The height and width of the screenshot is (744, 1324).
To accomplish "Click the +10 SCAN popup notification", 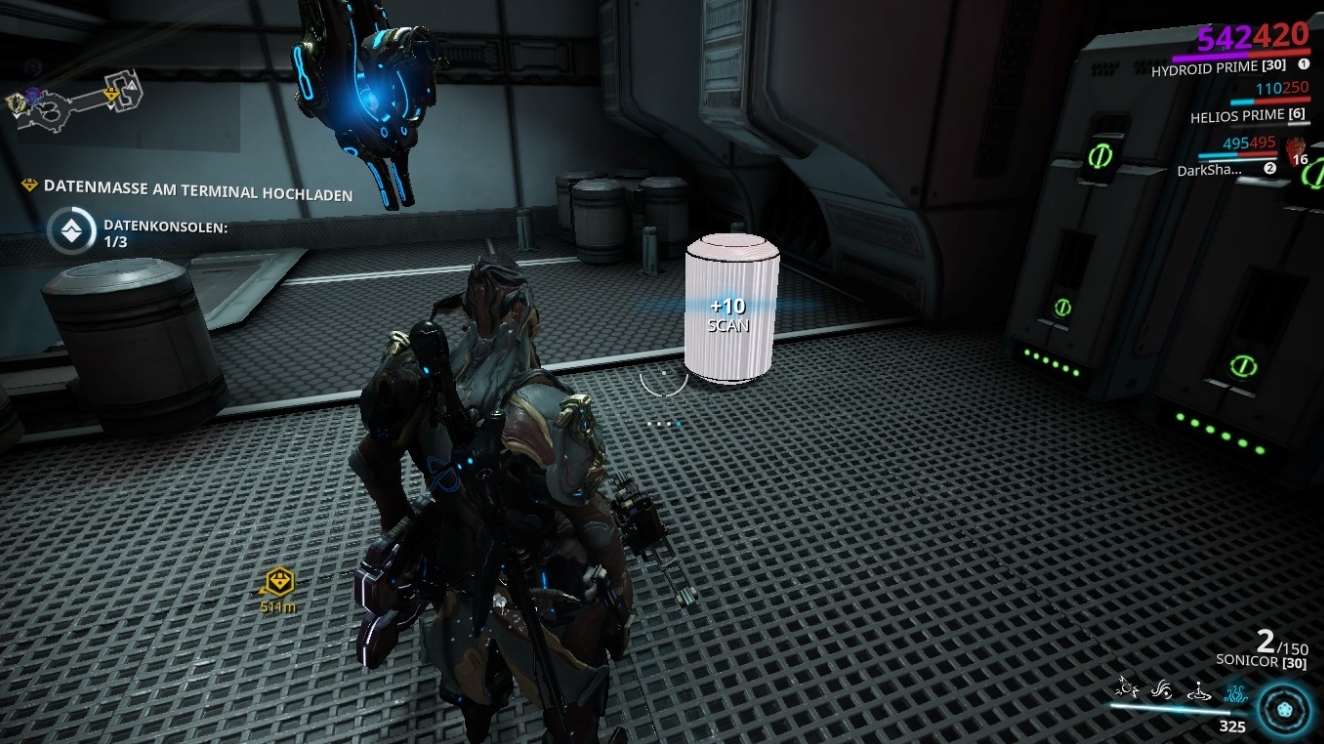I will click(729, 317).
